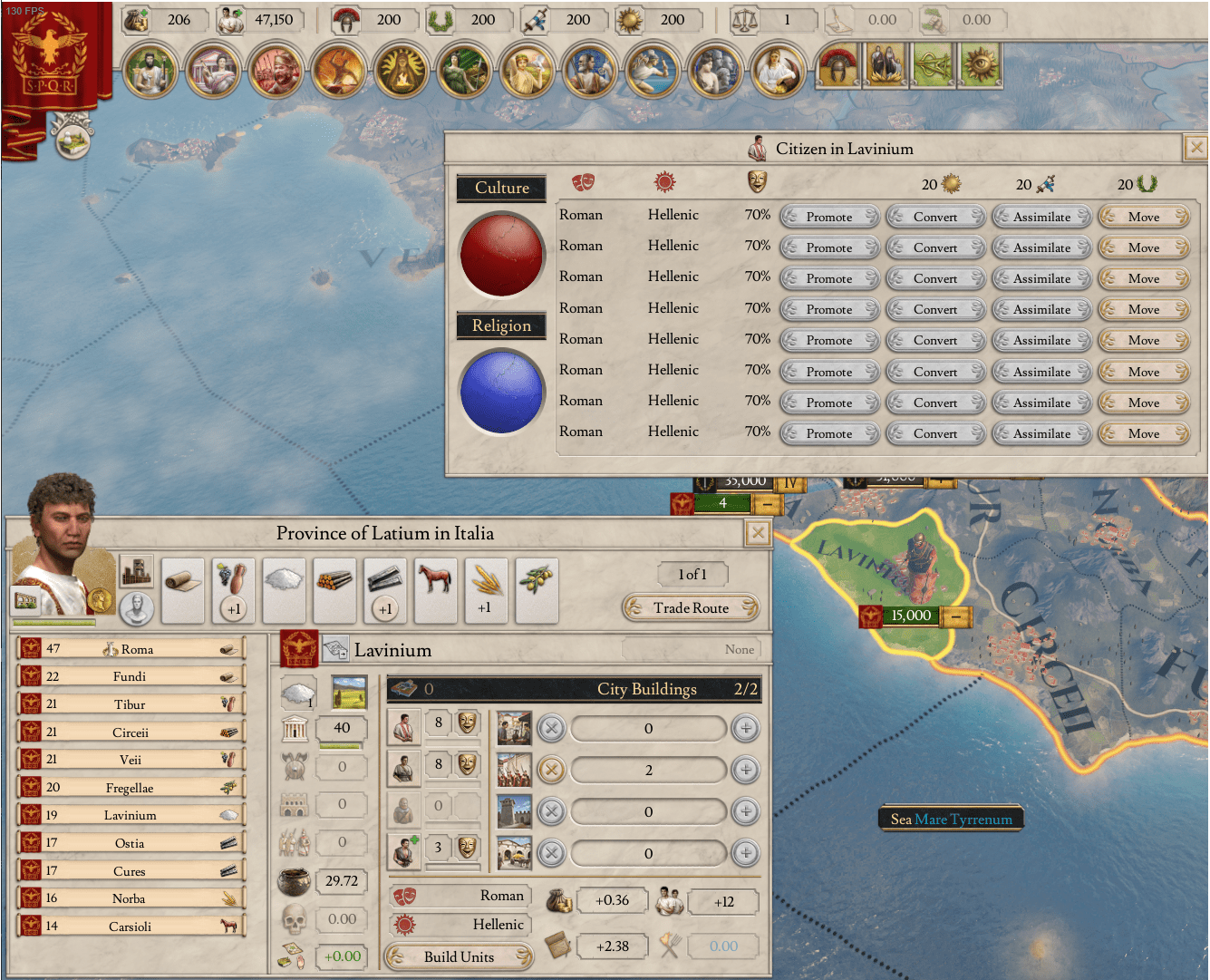Click the red culture sphere in the Citizen window
The image size is (1210, 980).
pos(501,254)
